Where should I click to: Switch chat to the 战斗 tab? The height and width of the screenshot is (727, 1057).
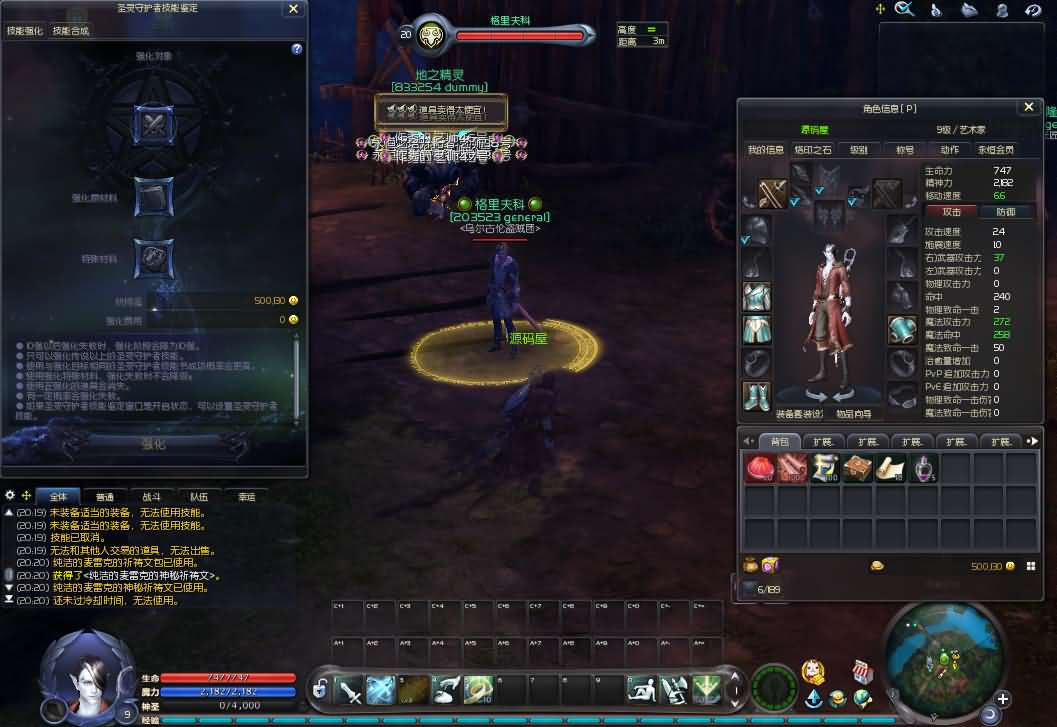pyautogui.click(x=151, y=497)
